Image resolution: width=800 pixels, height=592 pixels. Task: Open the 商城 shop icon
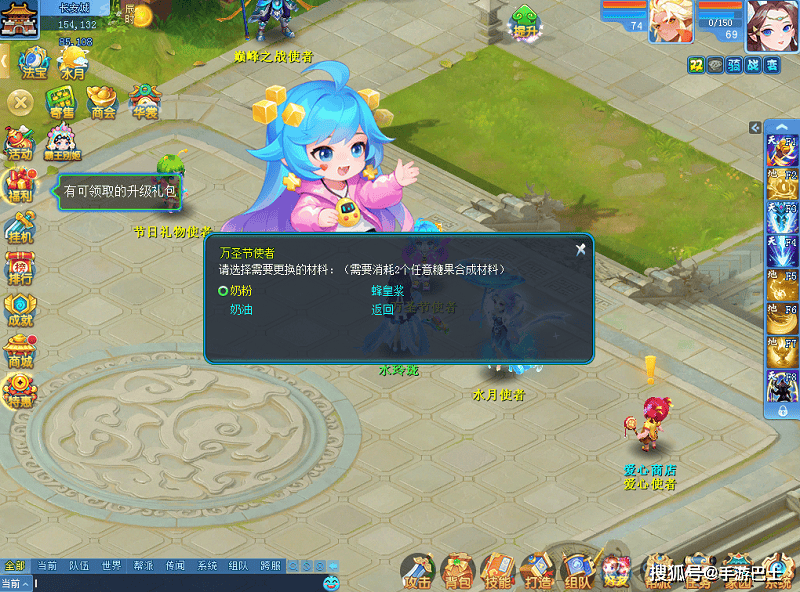tap(20, 352)
